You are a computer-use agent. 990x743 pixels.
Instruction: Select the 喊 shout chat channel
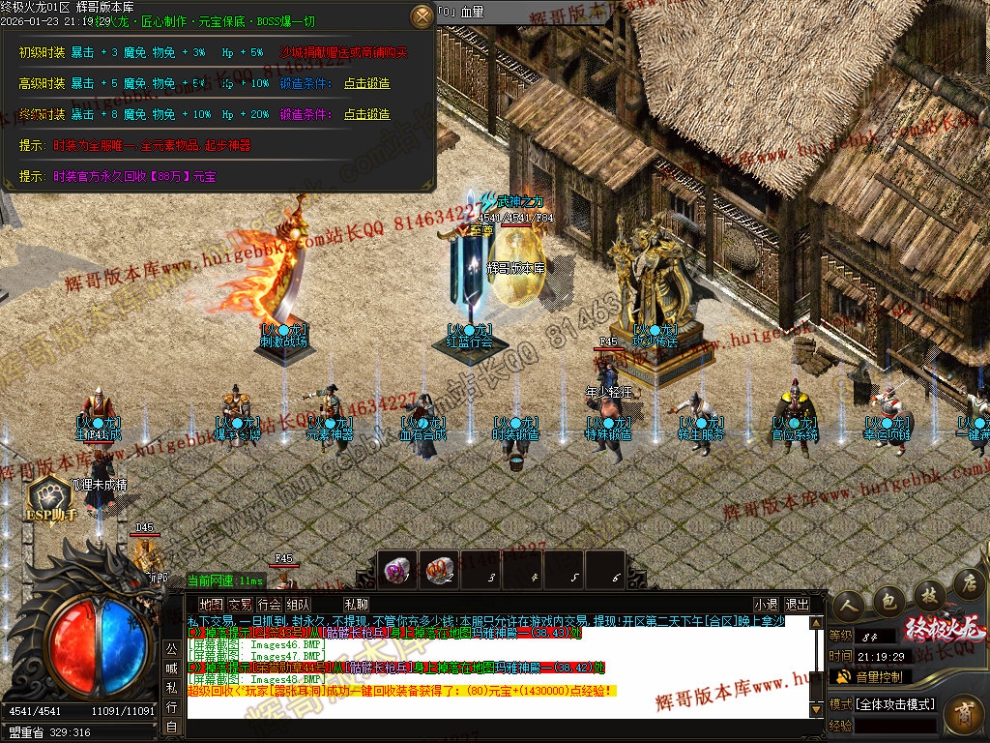(x=172, y=668)
